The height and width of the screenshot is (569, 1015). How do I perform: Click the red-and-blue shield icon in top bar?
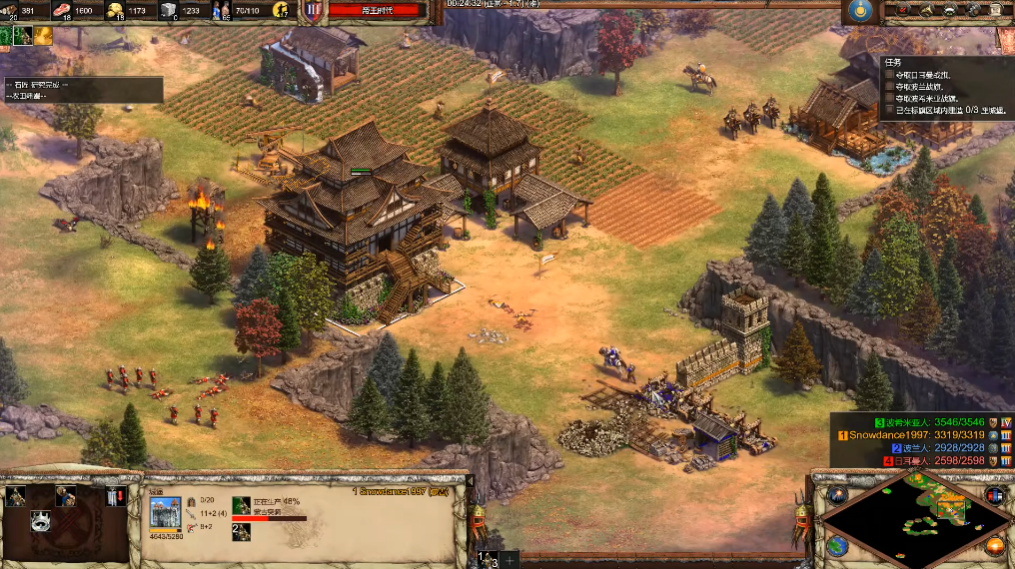tap(313, 11)
